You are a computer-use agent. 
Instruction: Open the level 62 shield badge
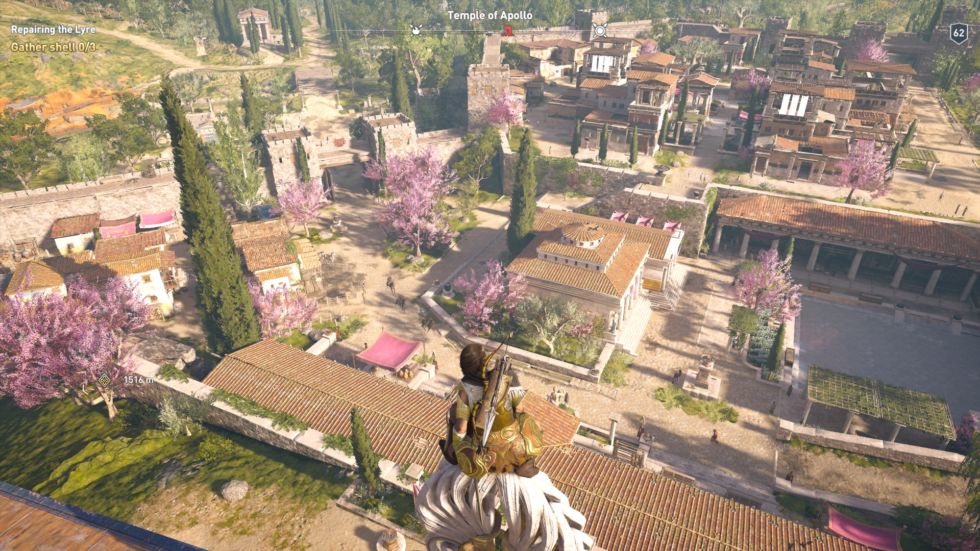click(957, 33)
